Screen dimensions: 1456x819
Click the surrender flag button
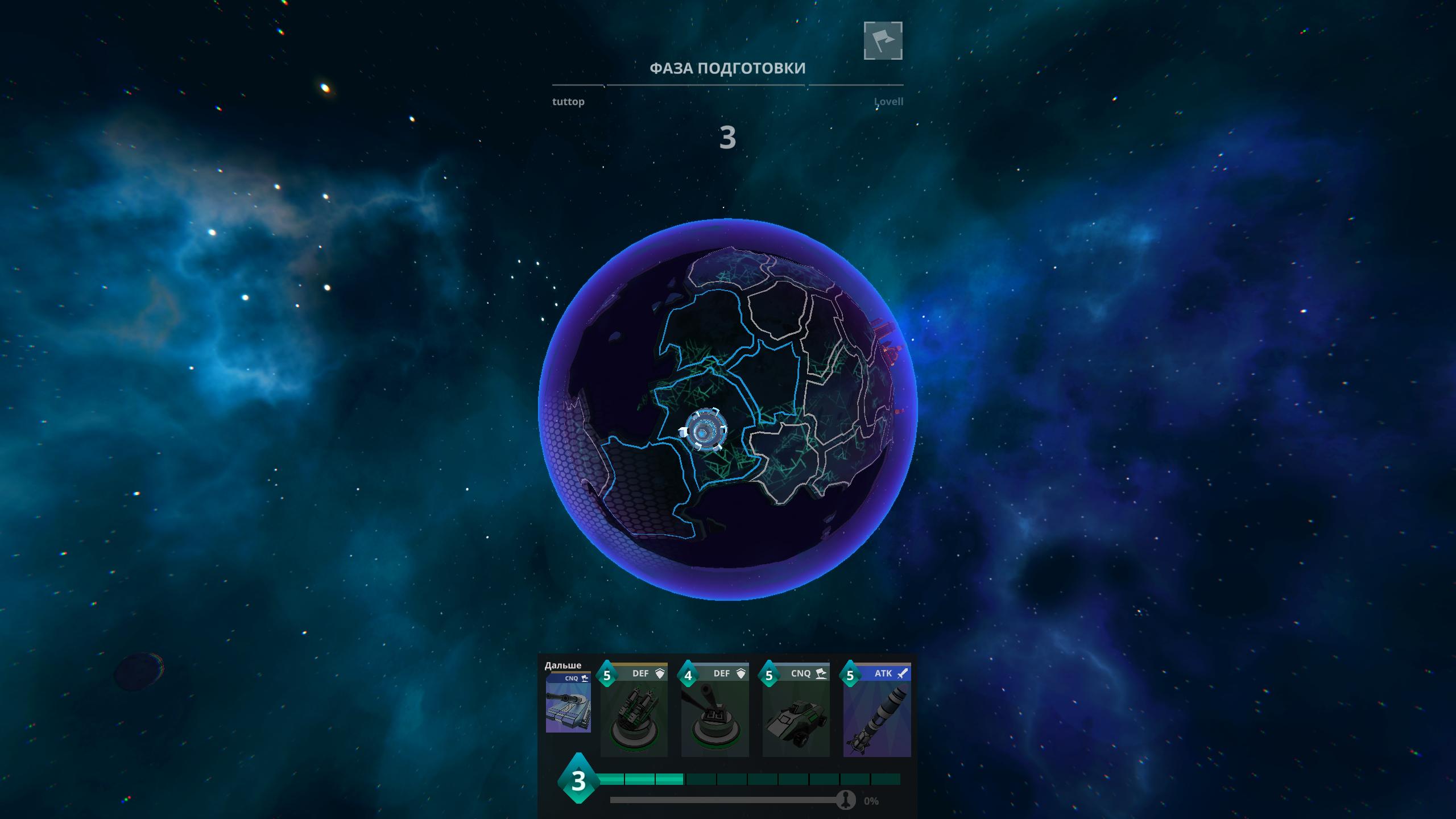(883, 40)
